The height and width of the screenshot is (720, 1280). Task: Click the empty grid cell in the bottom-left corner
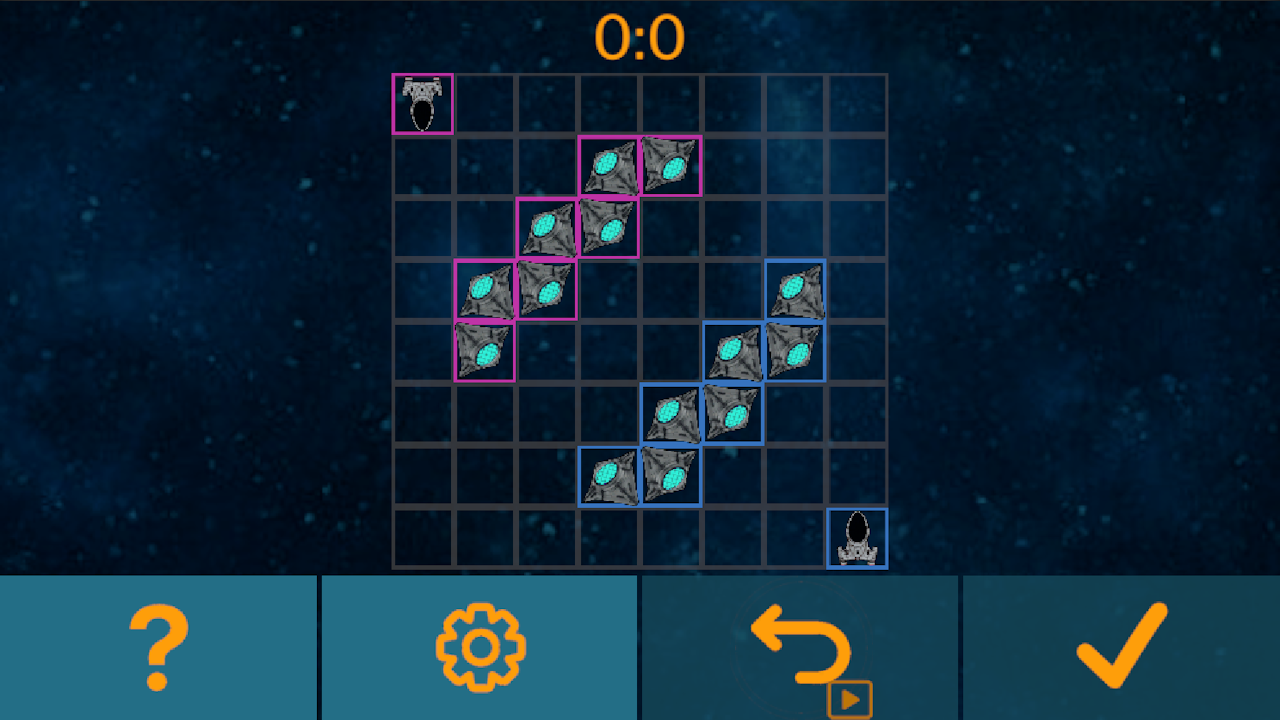click(x=421, y=537)
